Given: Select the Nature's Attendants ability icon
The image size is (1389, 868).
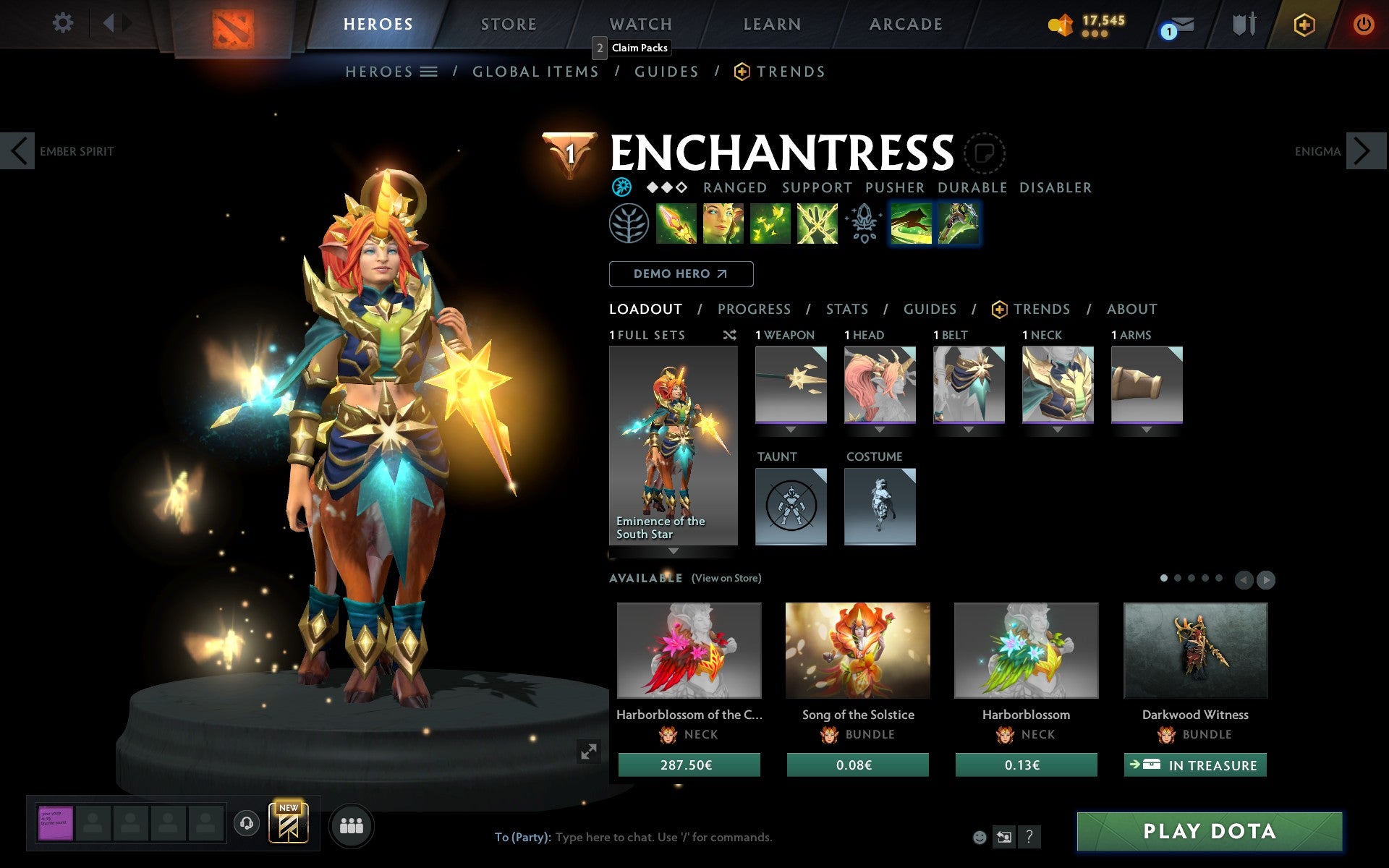Looking at the screenshot, I should (770, 224).
